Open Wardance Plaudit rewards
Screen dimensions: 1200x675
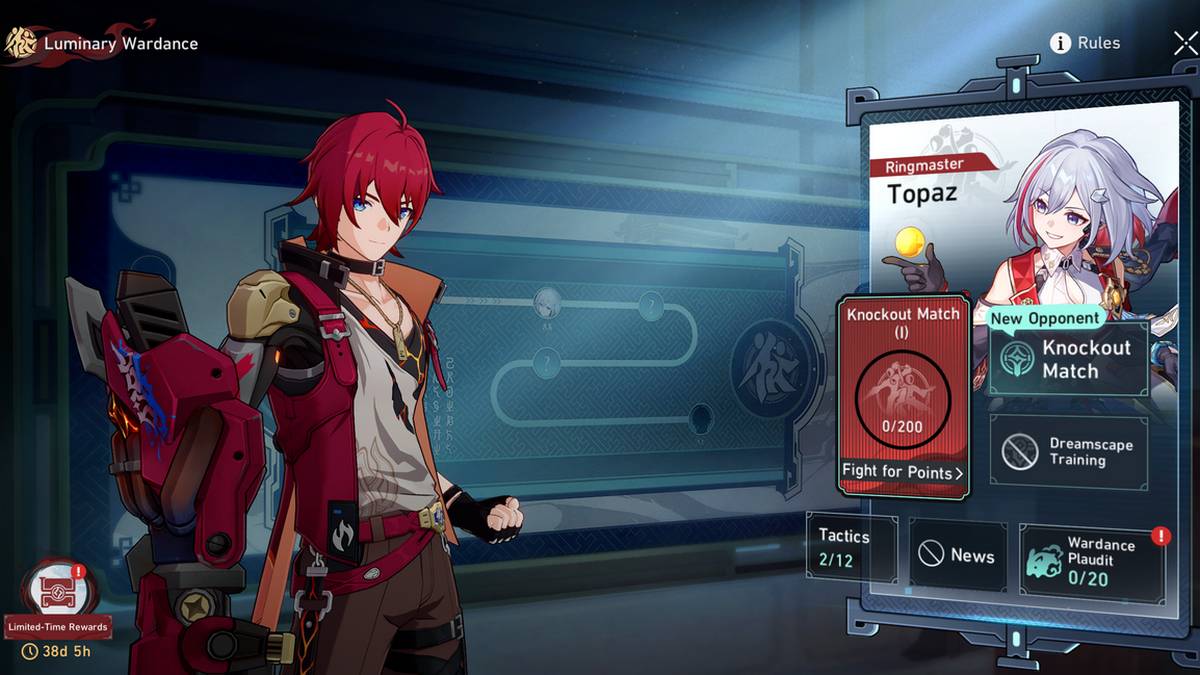tap(1091, 561)
